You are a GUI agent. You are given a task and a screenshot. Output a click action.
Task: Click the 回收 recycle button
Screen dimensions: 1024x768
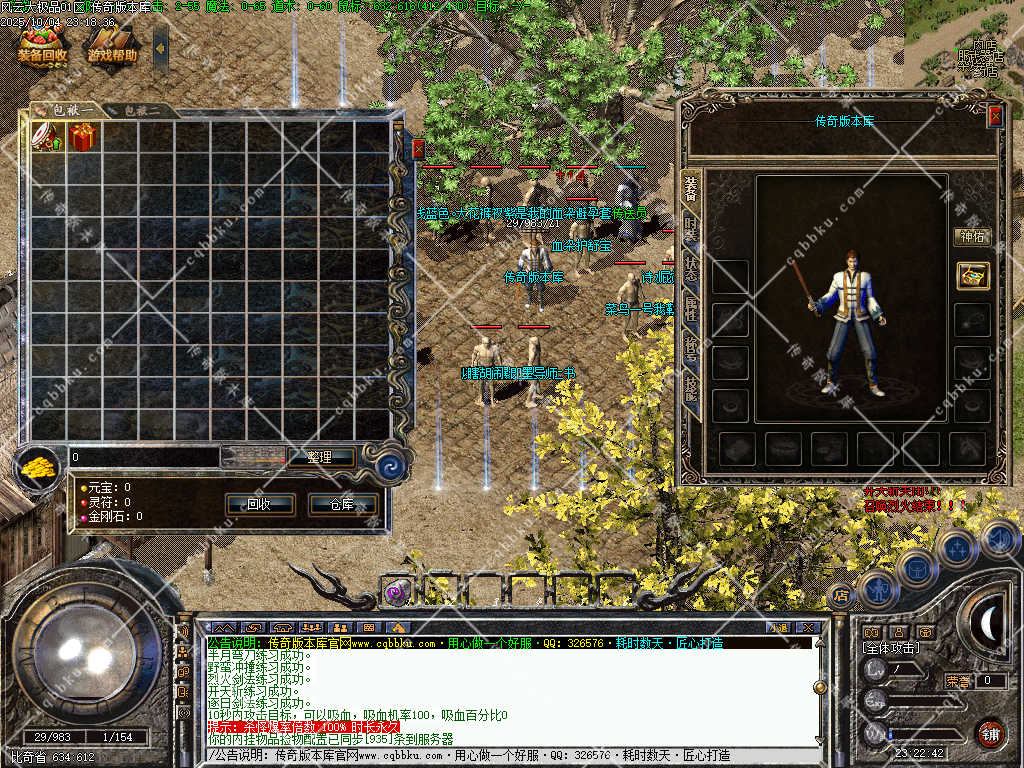tap(259, 504)
